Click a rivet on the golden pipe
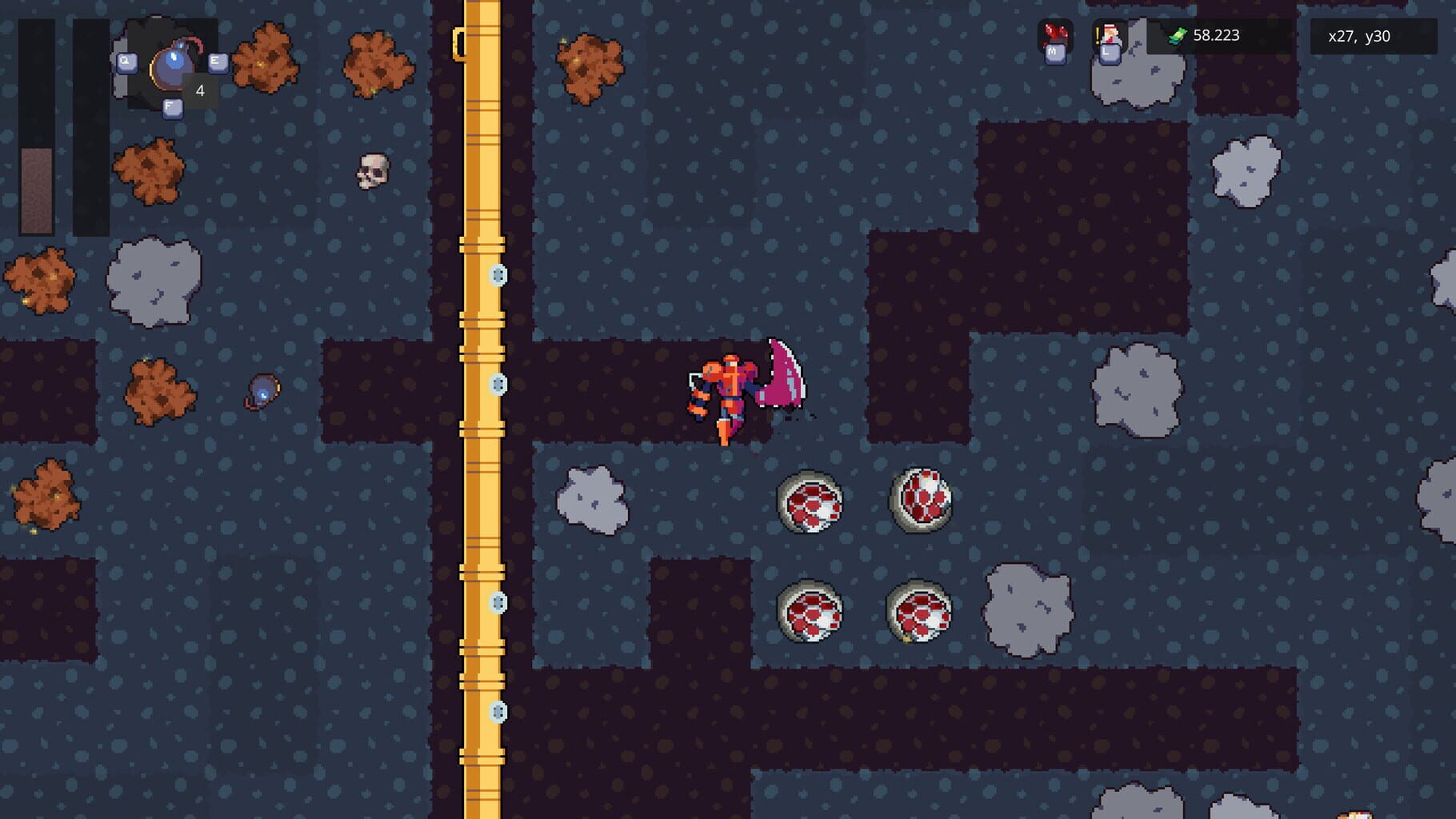1456x819 pixels. (499, 274)
